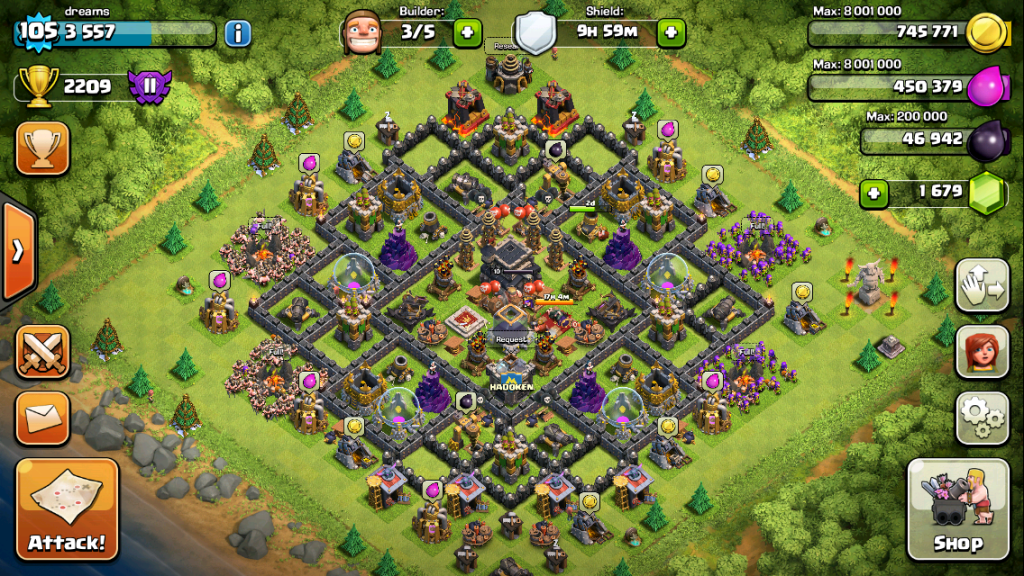
Task: Add a builder with the green plus
Action: point(467,33)
